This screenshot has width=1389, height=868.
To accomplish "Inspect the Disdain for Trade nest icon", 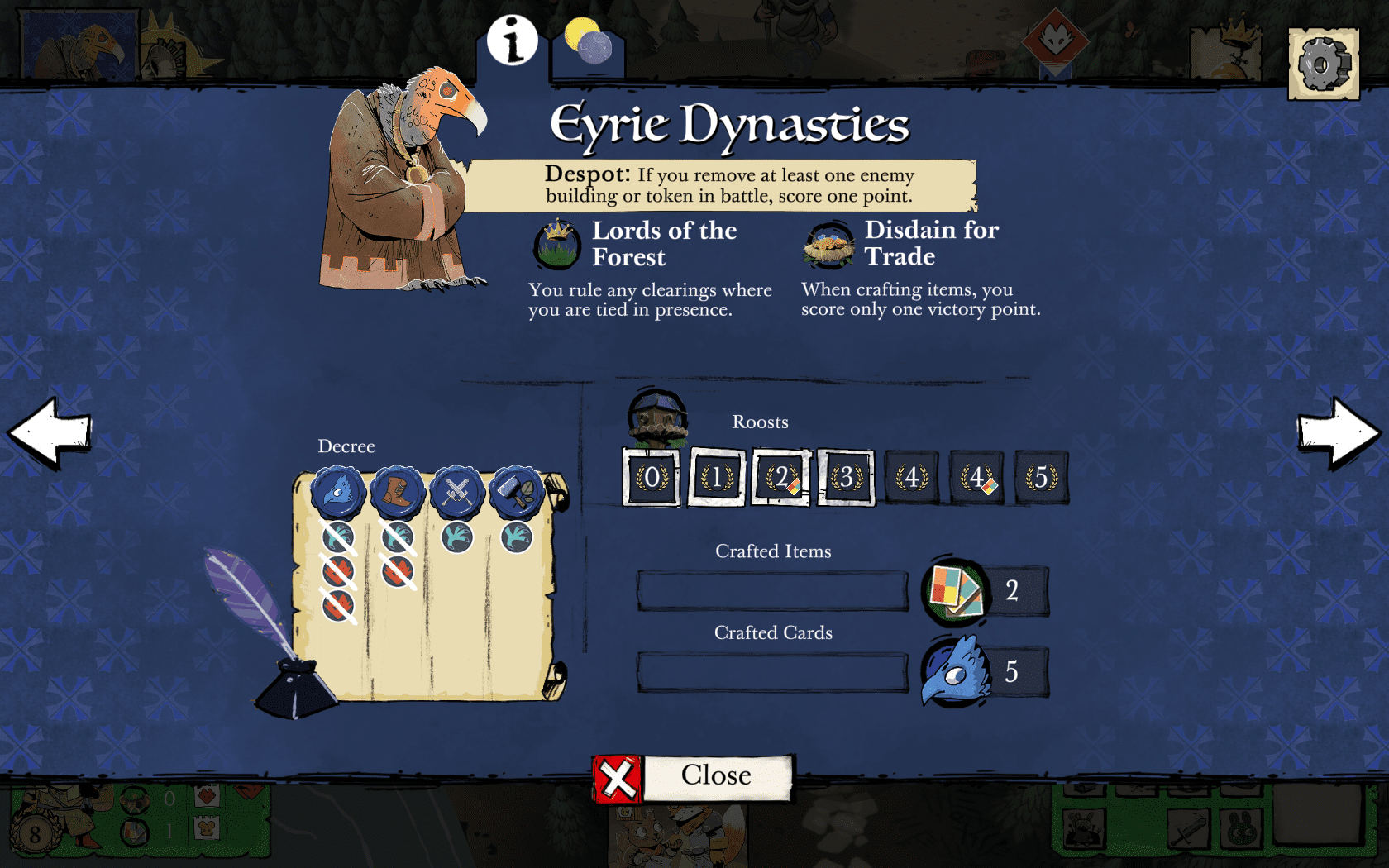I will (x=828, y=245).
